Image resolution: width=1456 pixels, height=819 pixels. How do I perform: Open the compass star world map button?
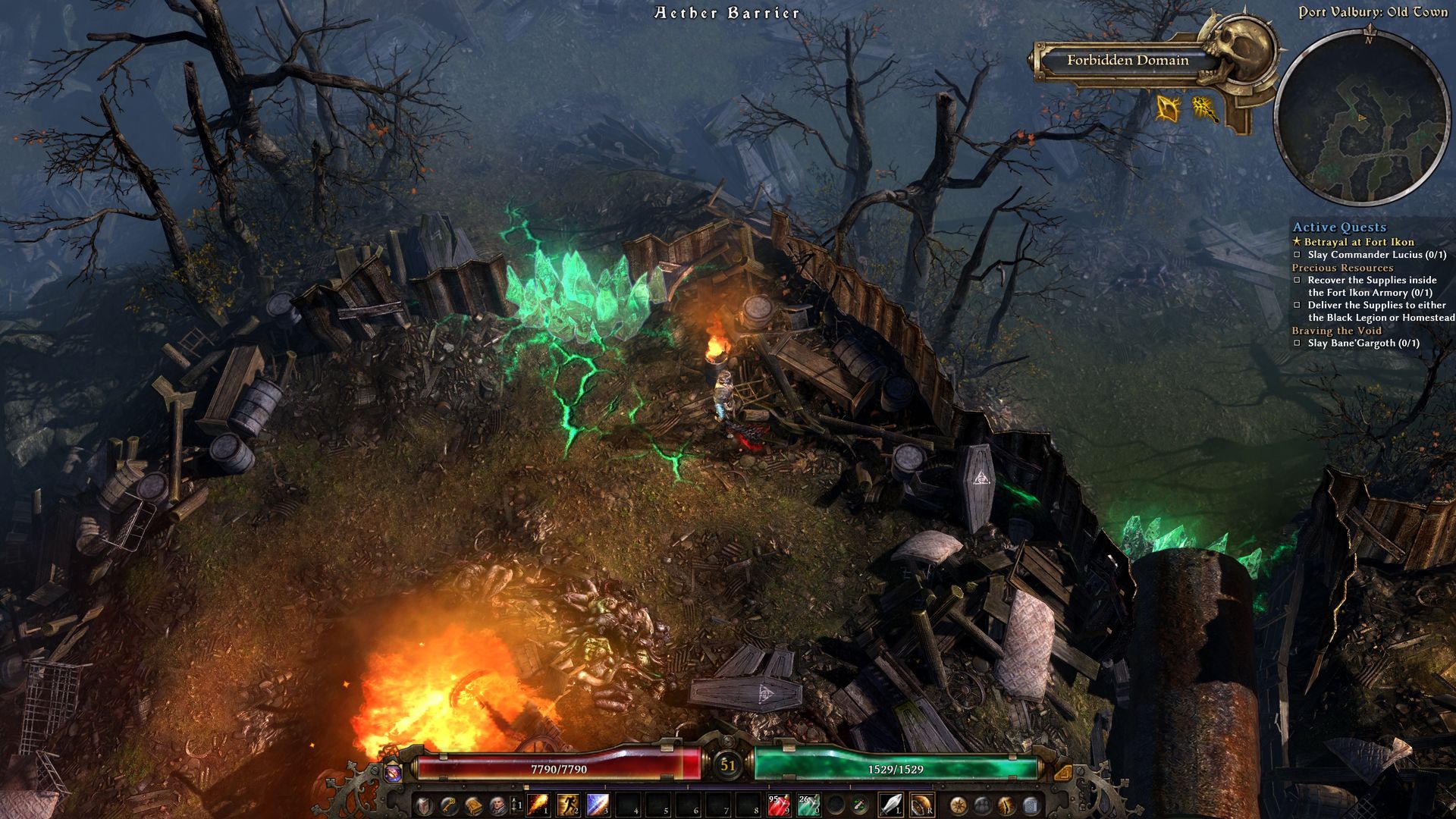[x=958, y=805]
